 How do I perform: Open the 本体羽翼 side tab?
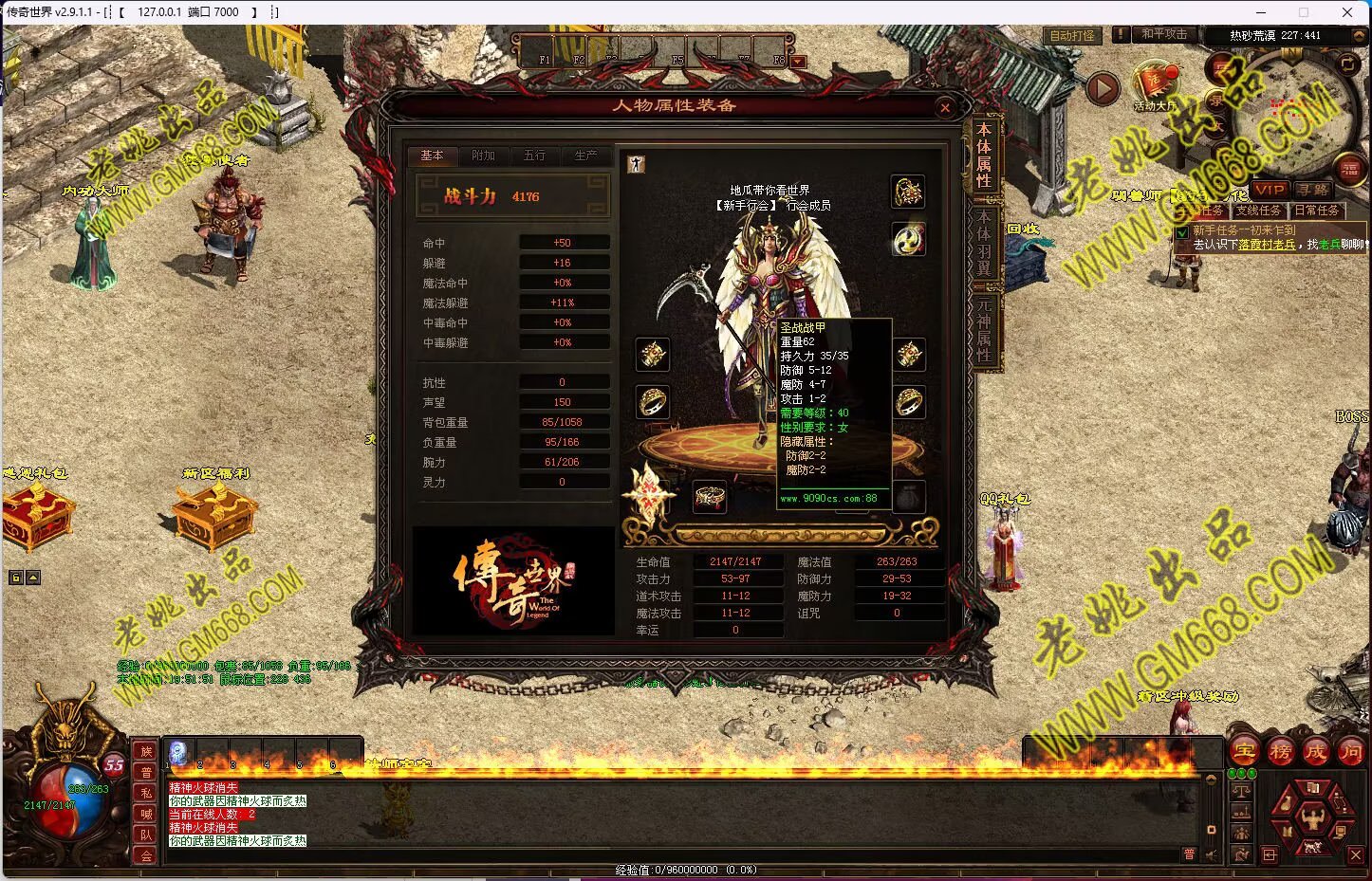click(x=984, y=242)
